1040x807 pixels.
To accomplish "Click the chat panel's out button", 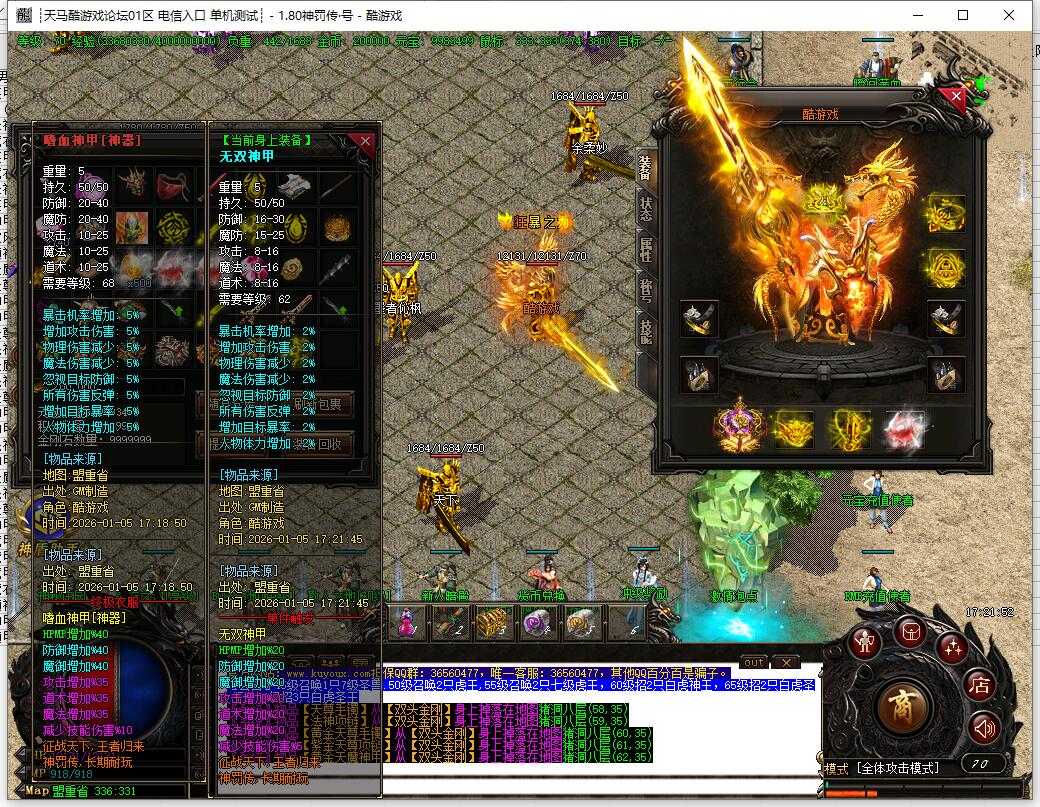I will coord(754,662).
